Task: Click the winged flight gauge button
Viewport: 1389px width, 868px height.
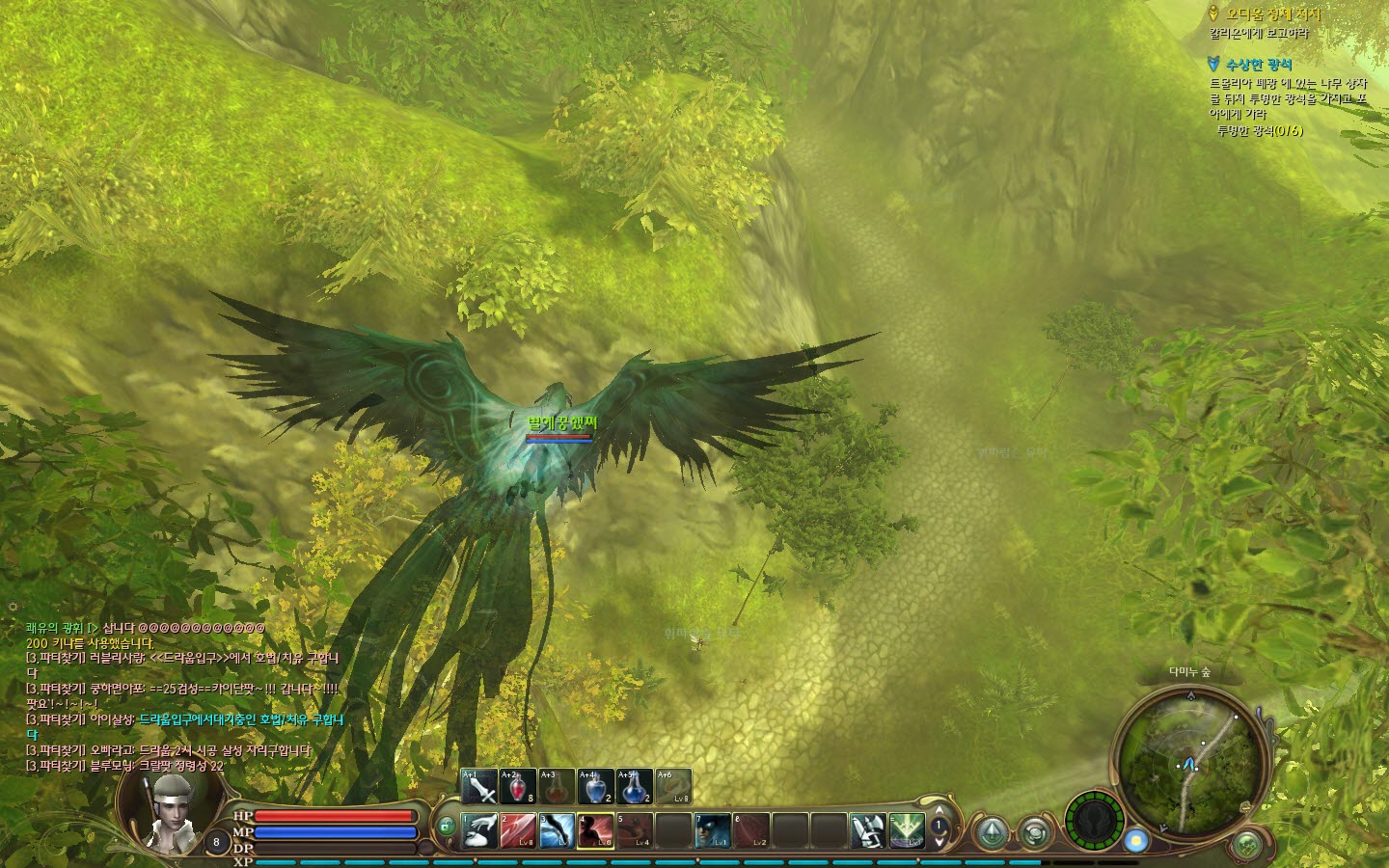Action: [1094, 822]
